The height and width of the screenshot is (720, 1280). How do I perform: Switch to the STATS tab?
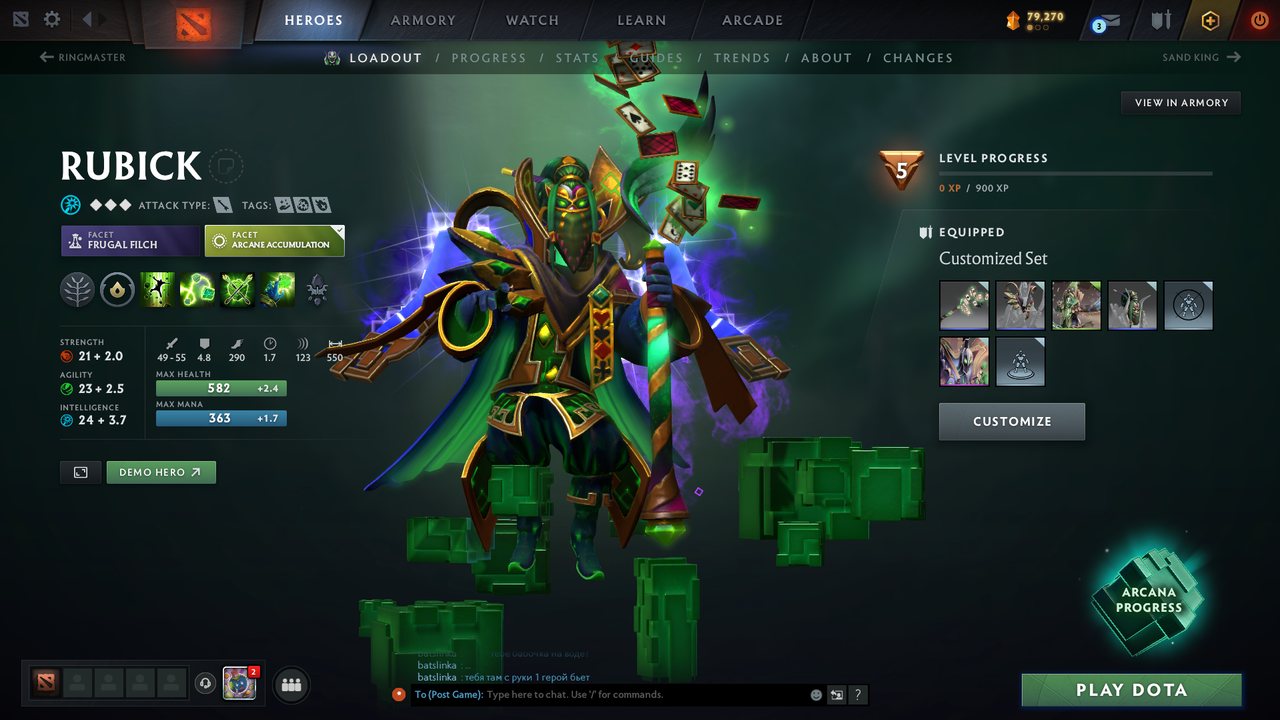[x=577, y=57]
